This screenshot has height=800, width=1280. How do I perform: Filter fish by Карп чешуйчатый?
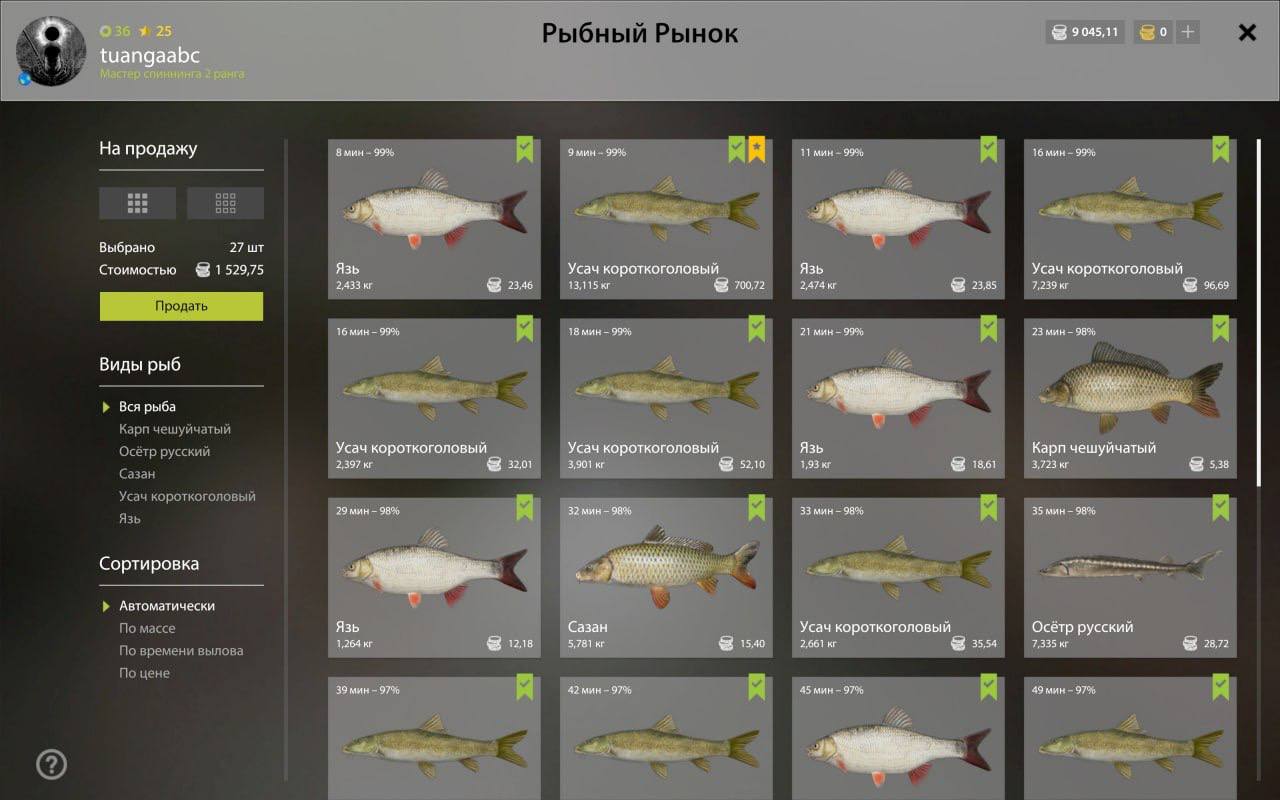tap(175, 429)
